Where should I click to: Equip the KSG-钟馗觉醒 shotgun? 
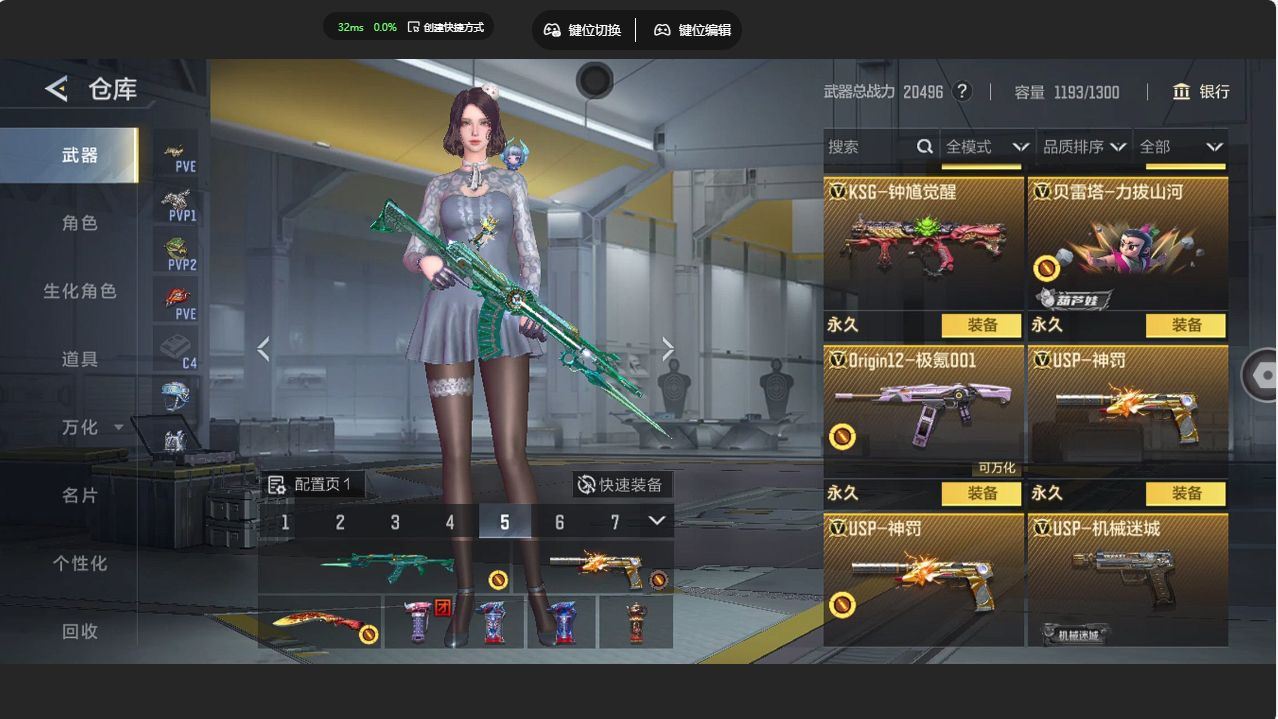click(x=982, y=325)
